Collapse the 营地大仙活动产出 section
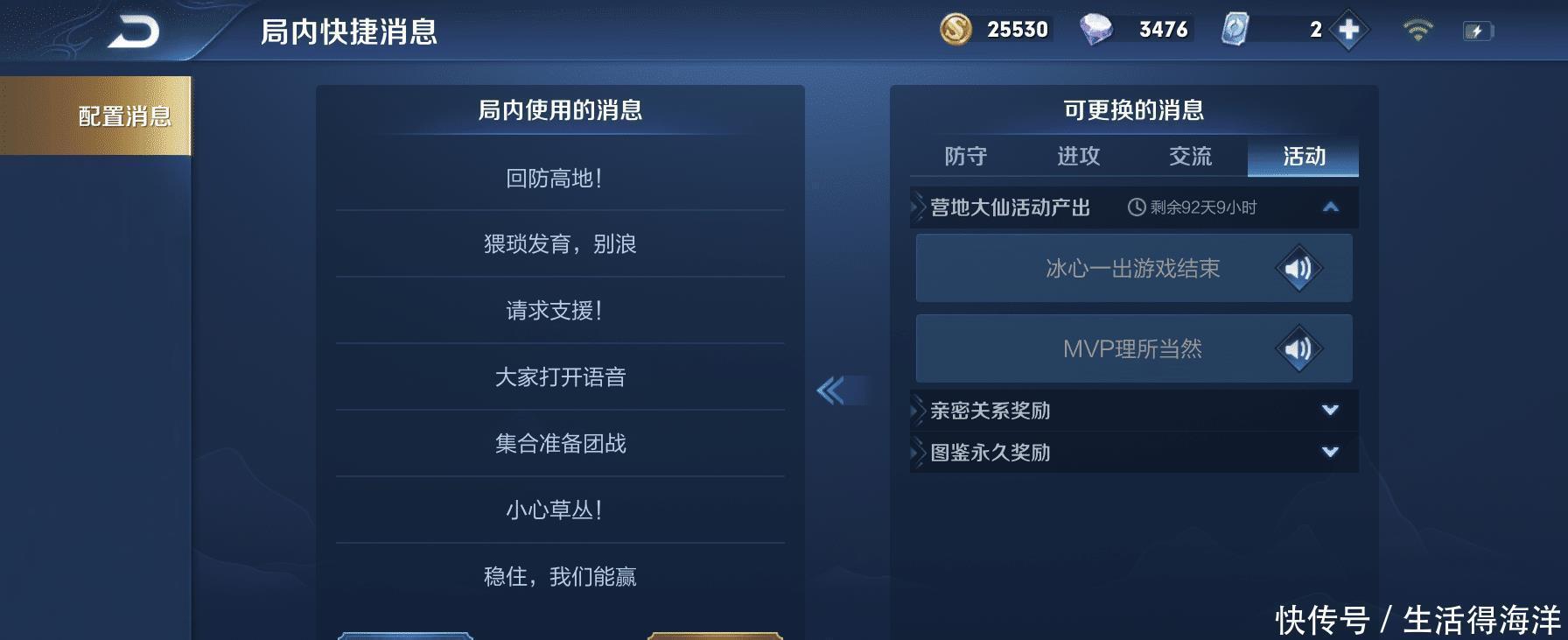 point(1330,209)
